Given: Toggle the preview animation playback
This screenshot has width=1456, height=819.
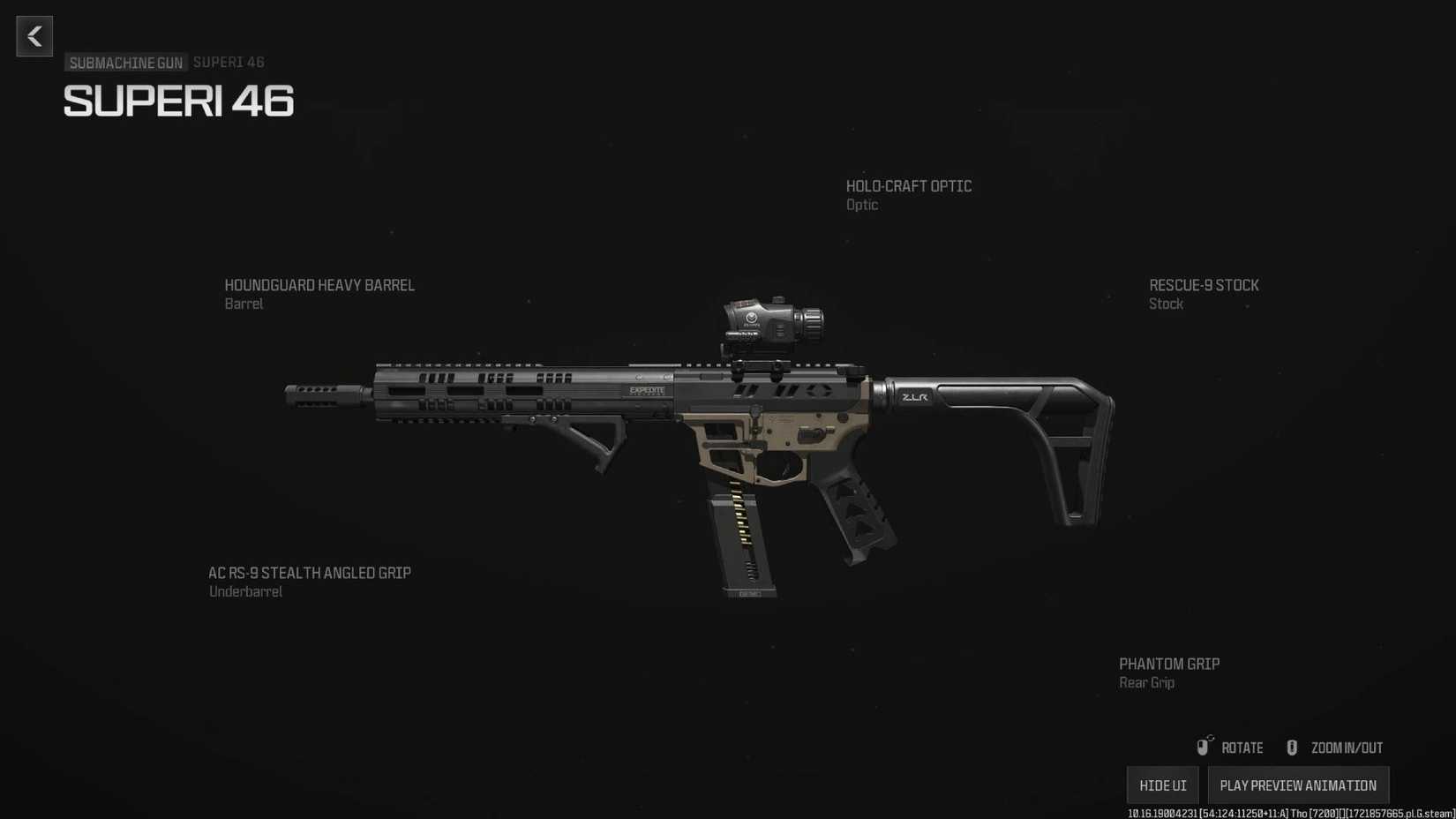Looking at the screenshot, I should point(1299,785).
